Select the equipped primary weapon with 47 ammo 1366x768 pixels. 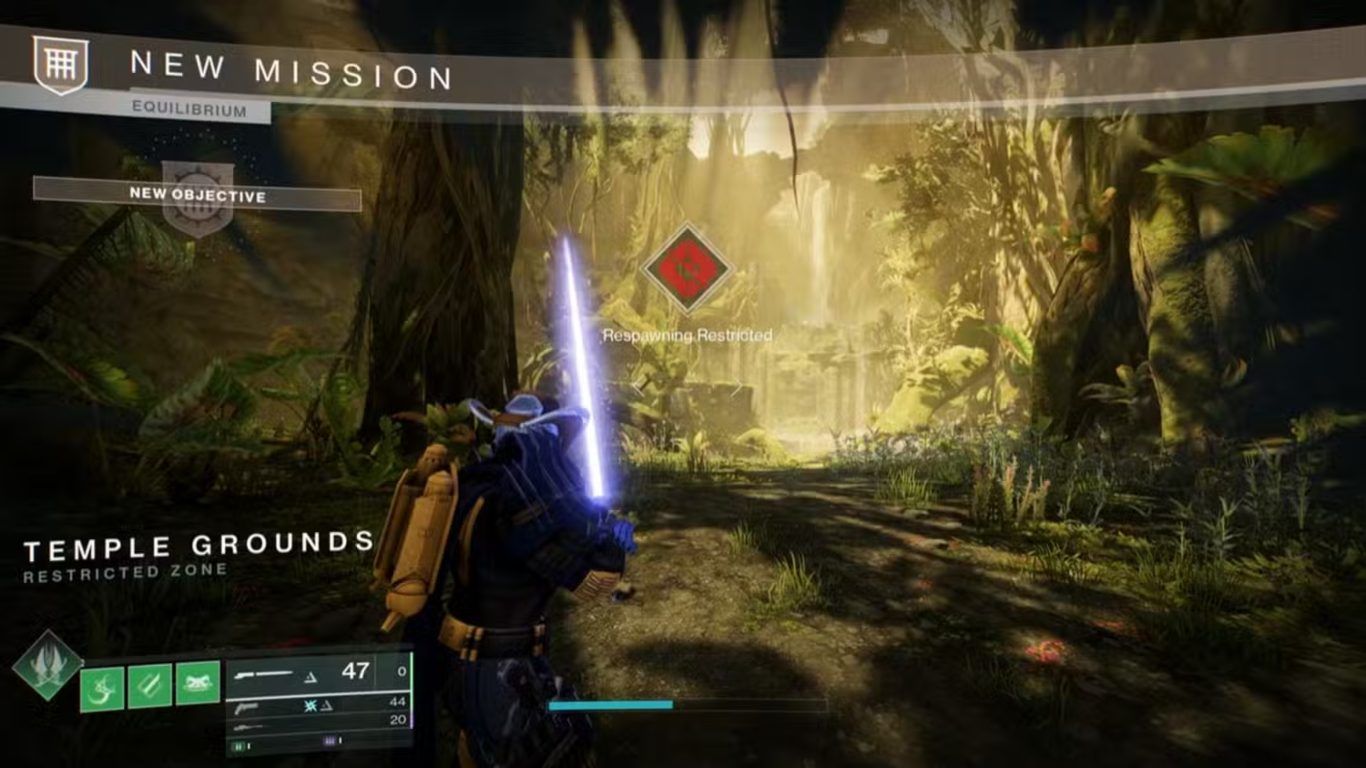[300, 672]
